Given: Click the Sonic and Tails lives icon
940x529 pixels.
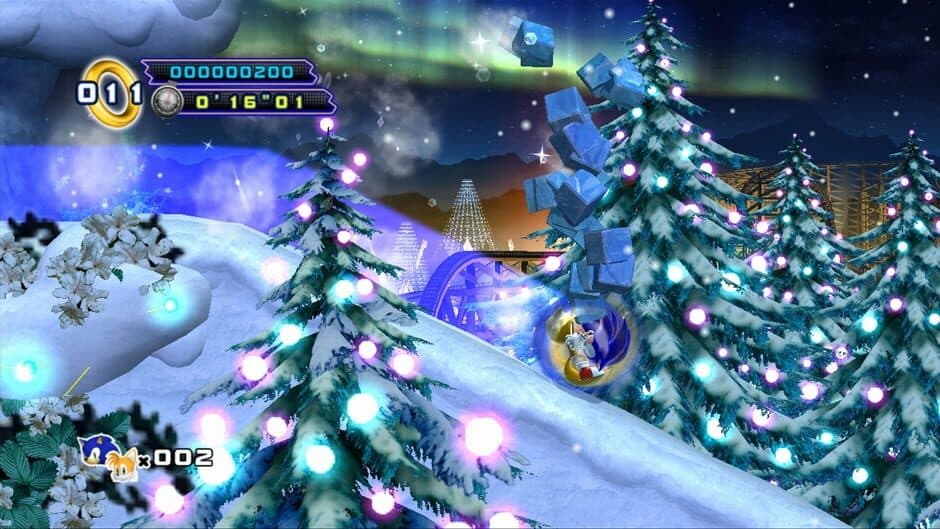Looking at the screenshot, I should (114, 456).
